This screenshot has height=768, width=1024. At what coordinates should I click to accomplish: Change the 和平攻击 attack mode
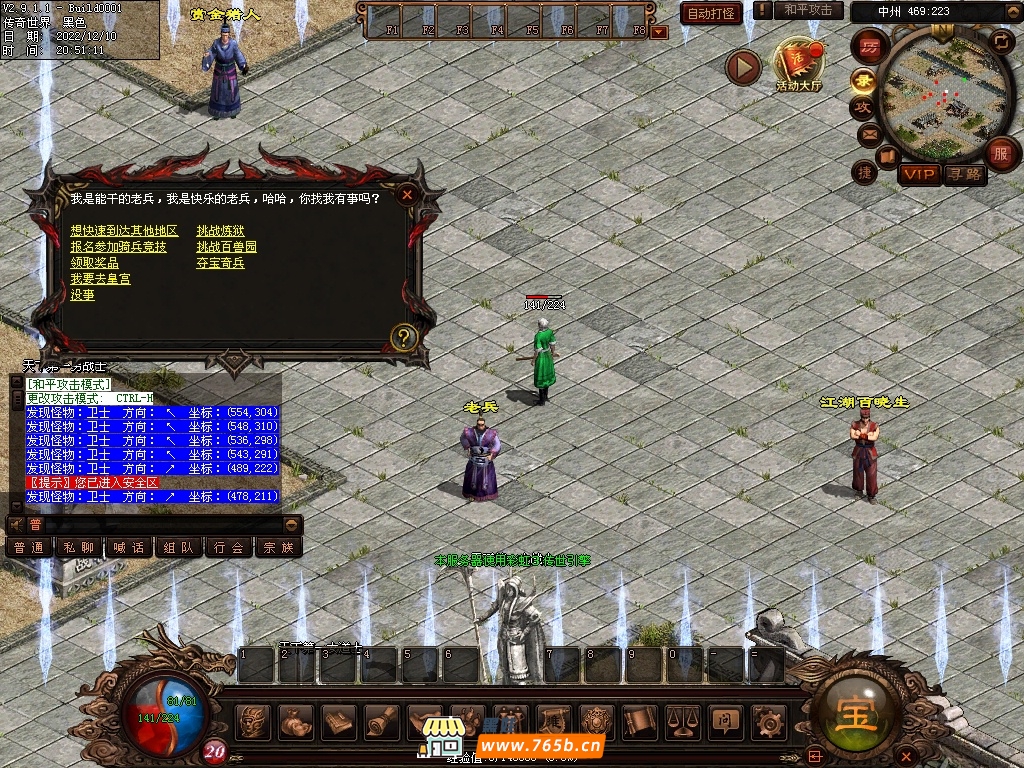(x=808, y=10)
